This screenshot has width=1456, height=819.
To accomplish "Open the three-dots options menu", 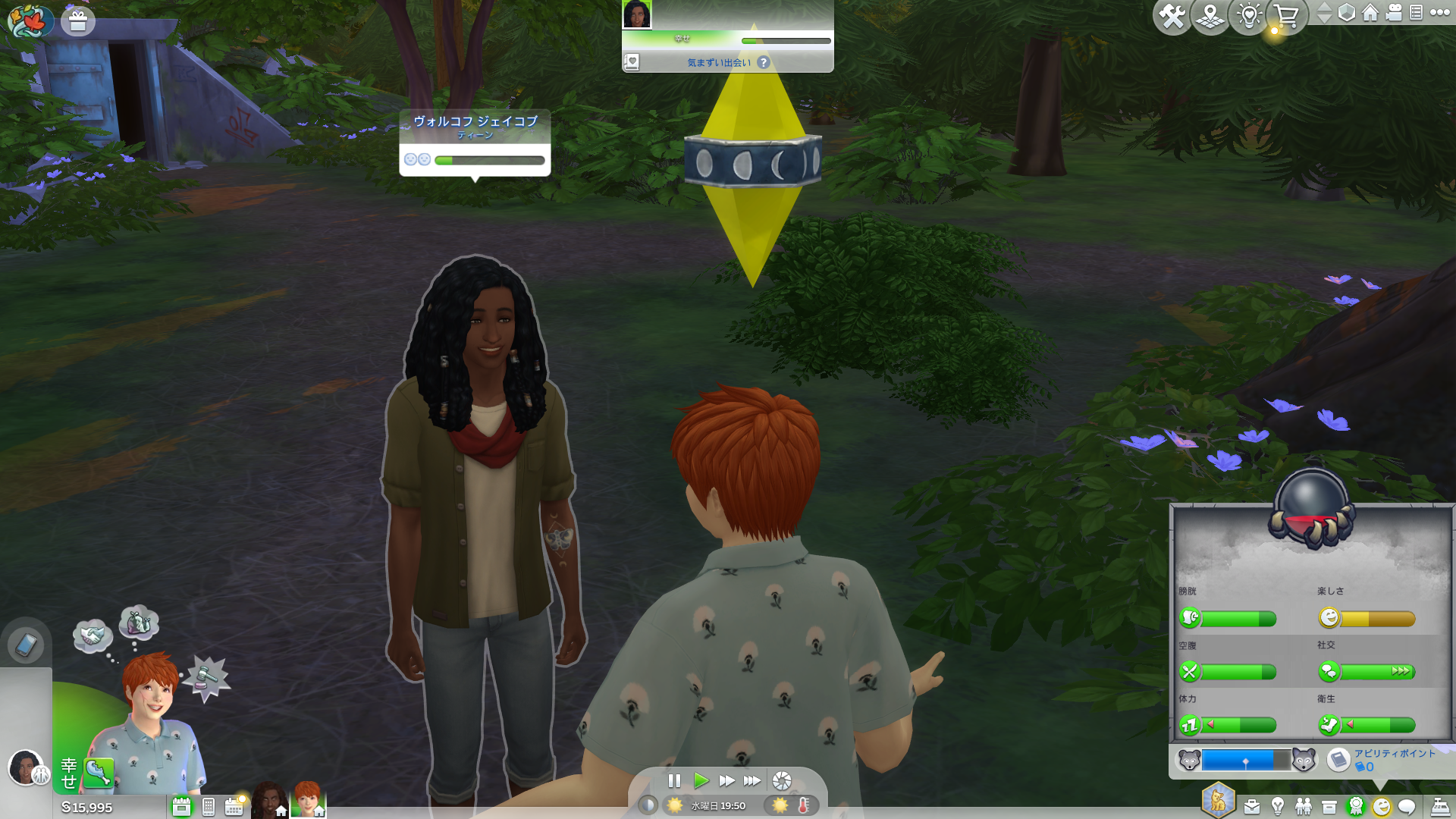I will tap(1440, 13).
